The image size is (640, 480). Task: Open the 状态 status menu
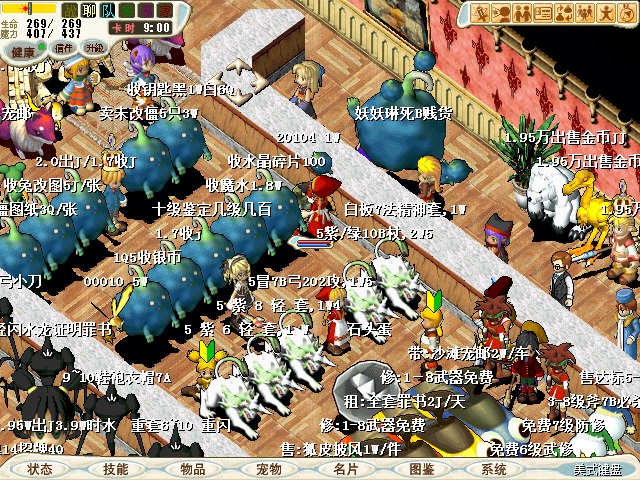tap(40, 468)
